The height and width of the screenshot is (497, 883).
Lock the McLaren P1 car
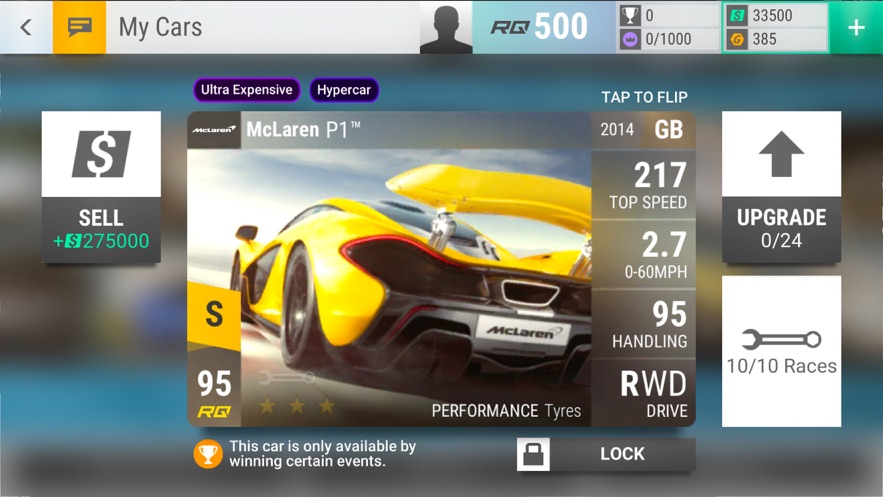(x=606, y=454)
